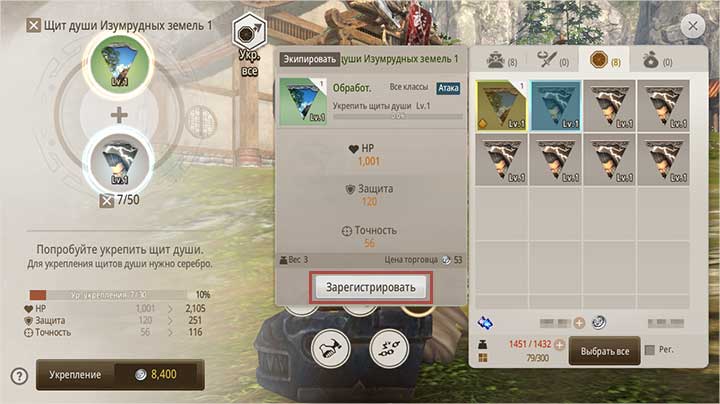Image resolution: width=720 pixels, height=404 pixels.
Task: Click the highlighted Зарегистрировать button
Action: click(371, 286)
